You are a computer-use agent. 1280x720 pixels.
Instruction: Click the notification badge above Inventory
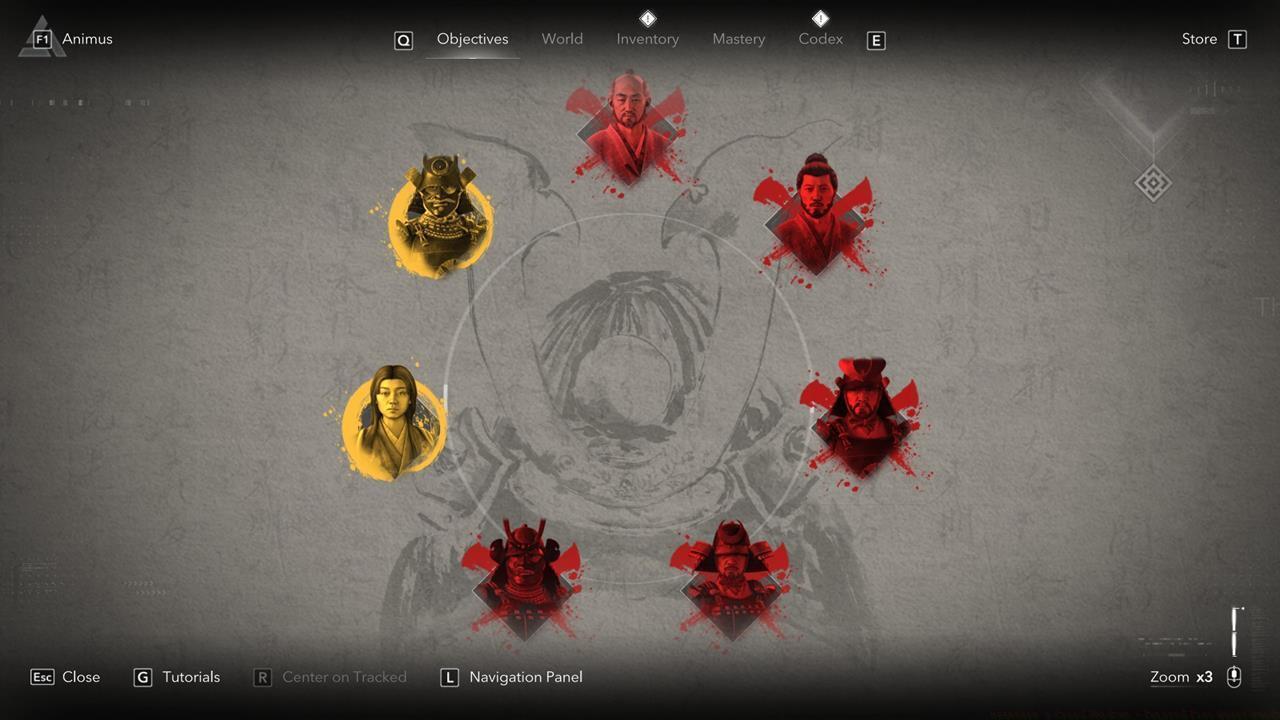tap(648, 18)
